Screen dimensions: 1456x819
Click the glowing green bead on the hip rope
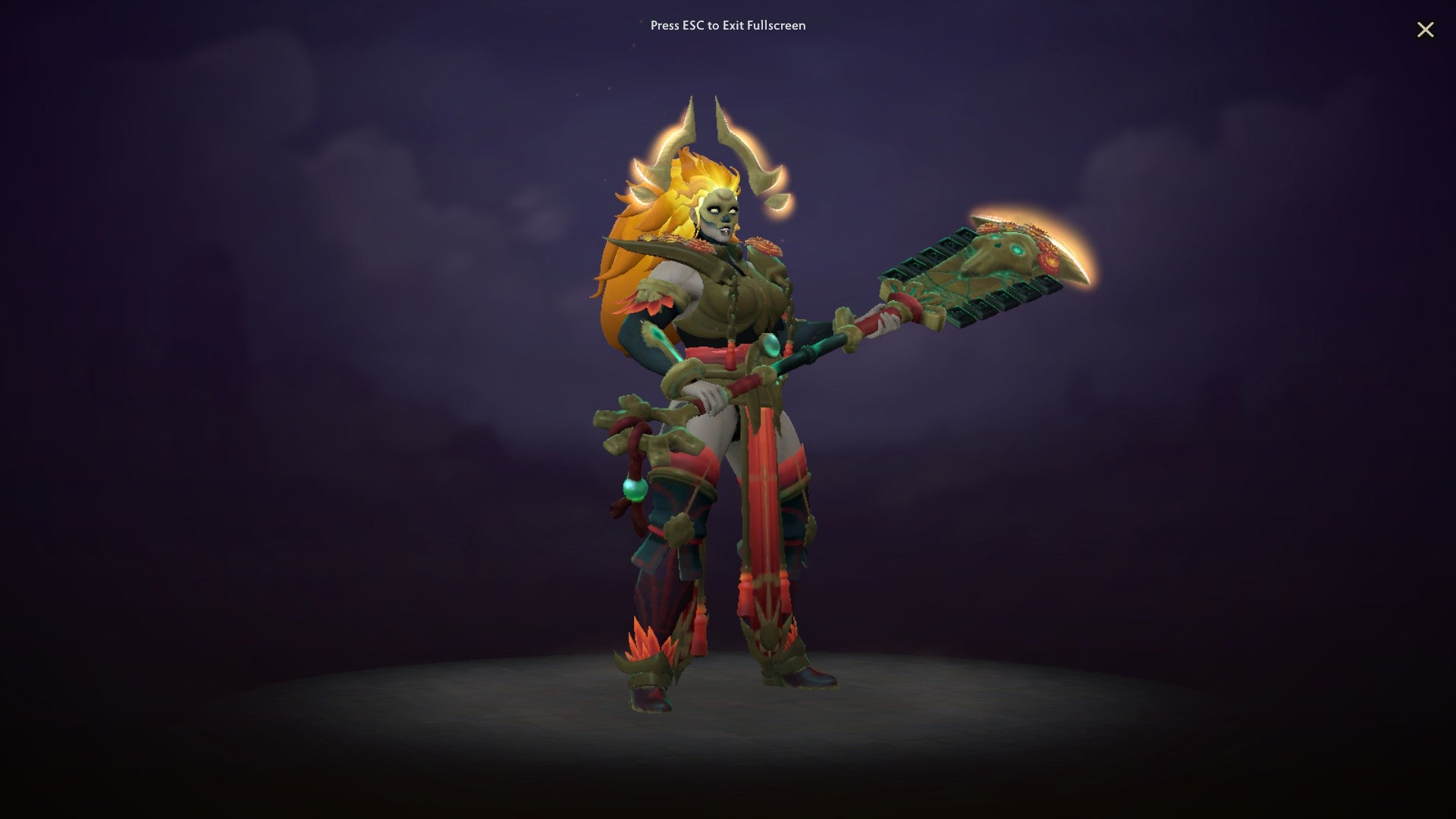point(633,488)
